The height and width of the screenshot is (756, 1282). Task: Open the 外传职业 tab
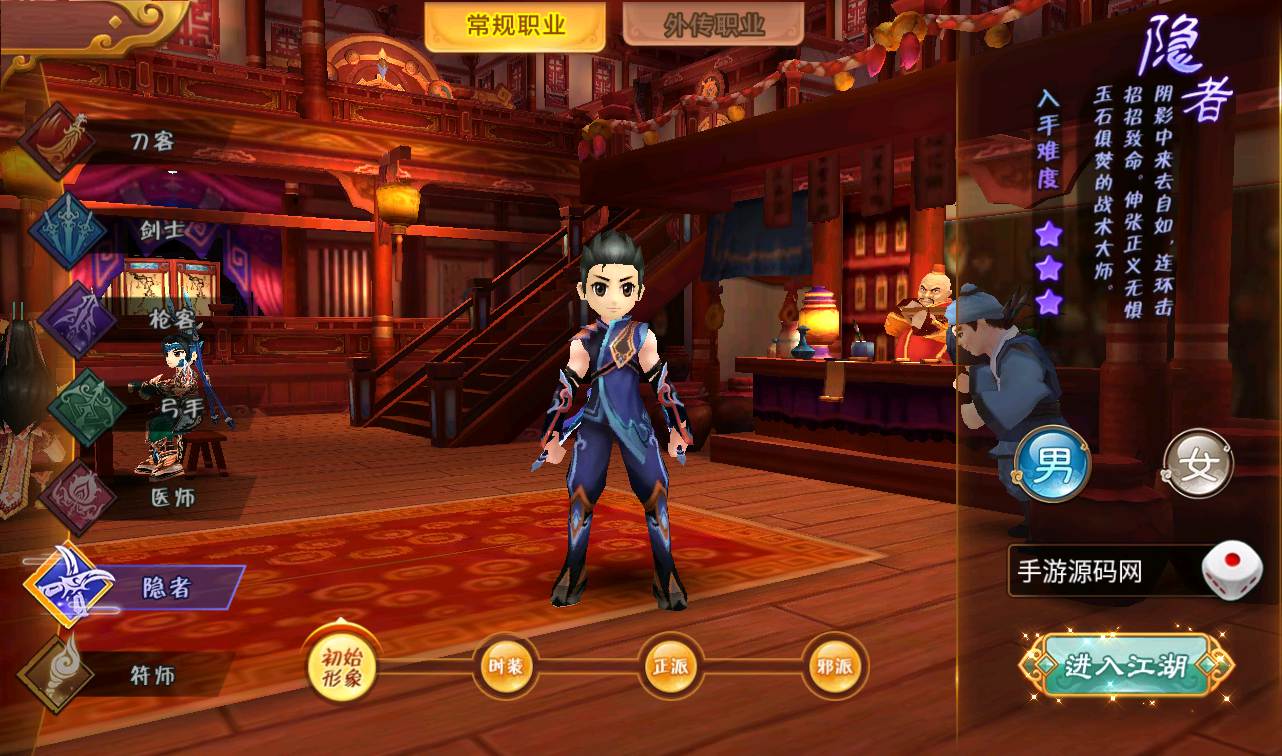click(713, 27)
